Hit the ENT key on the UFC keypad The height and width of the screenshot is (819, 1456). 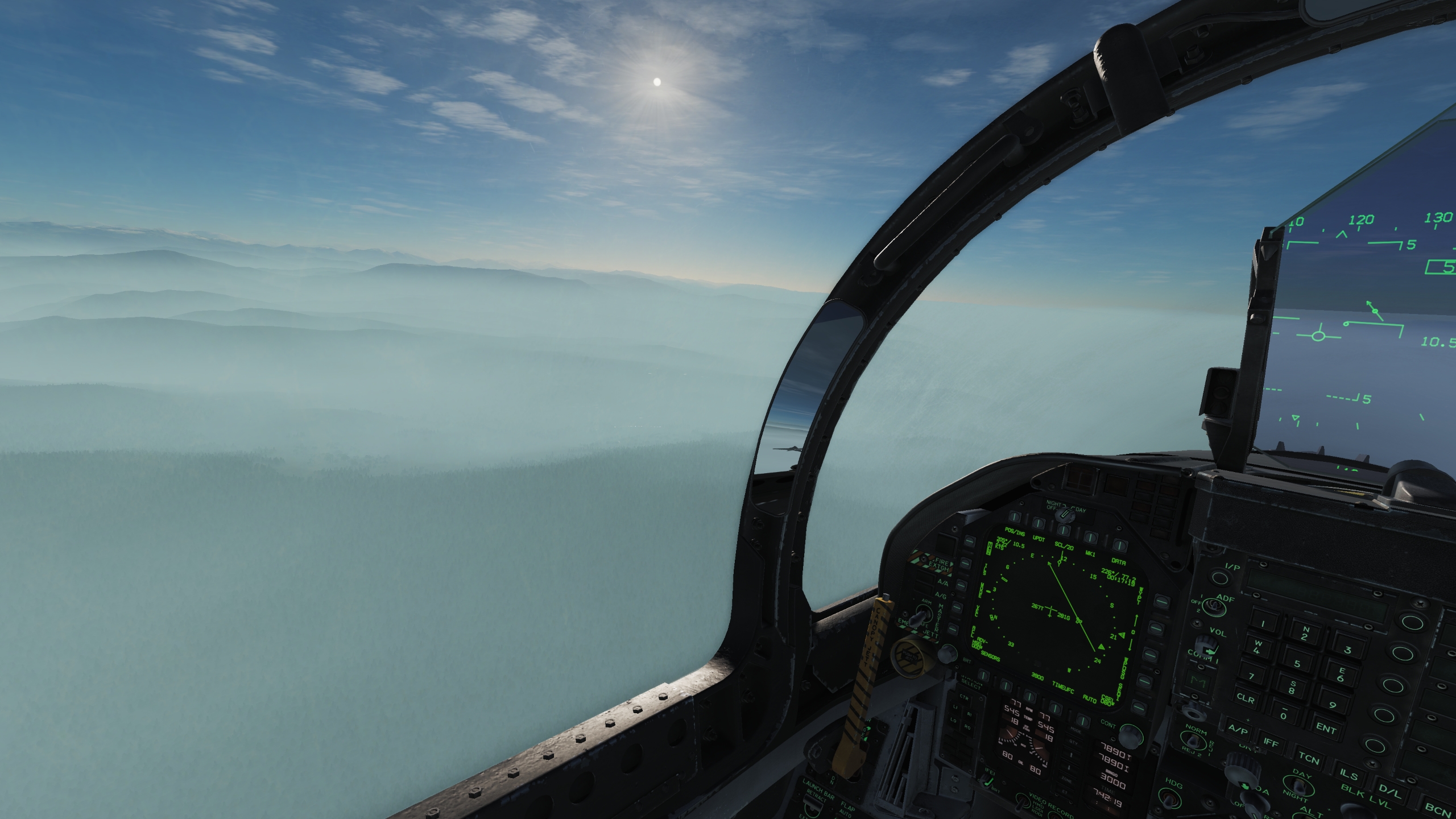coord(1326,729)
